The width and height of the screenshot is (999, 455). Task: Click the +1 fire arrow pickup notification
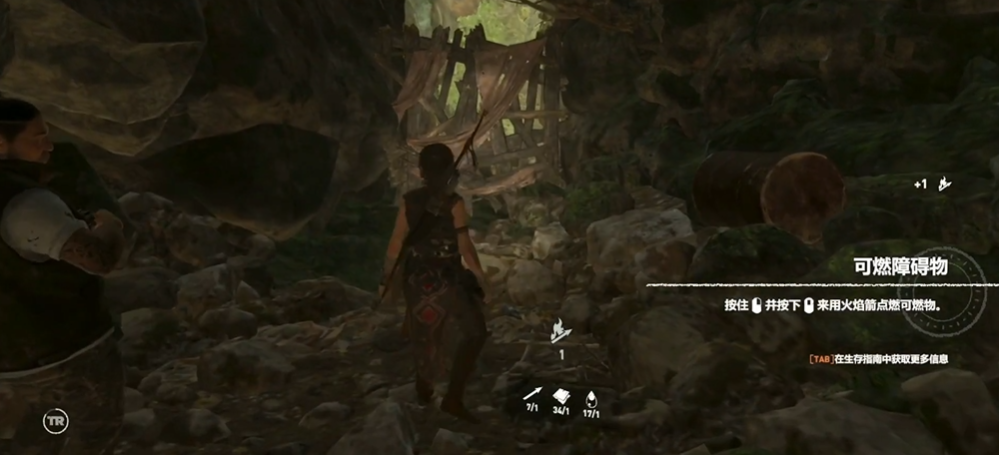click(931, 184)
